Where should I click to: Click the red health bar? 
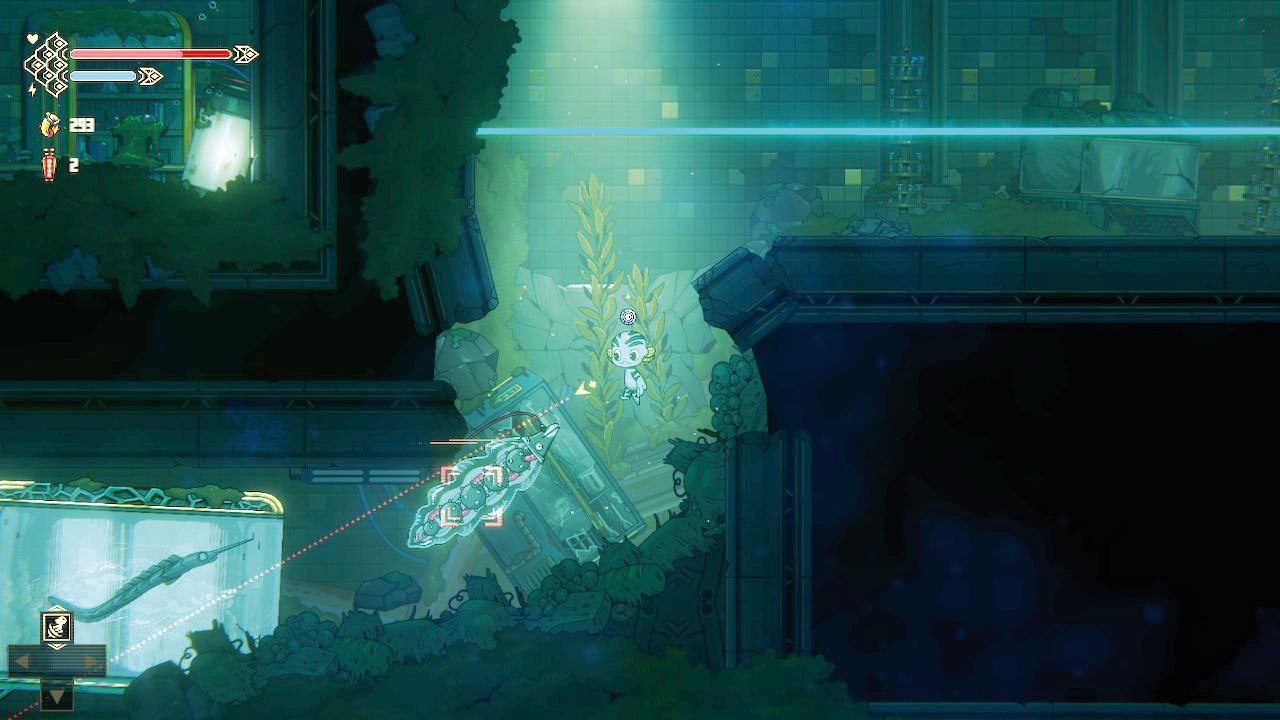(x=150, y=52)
